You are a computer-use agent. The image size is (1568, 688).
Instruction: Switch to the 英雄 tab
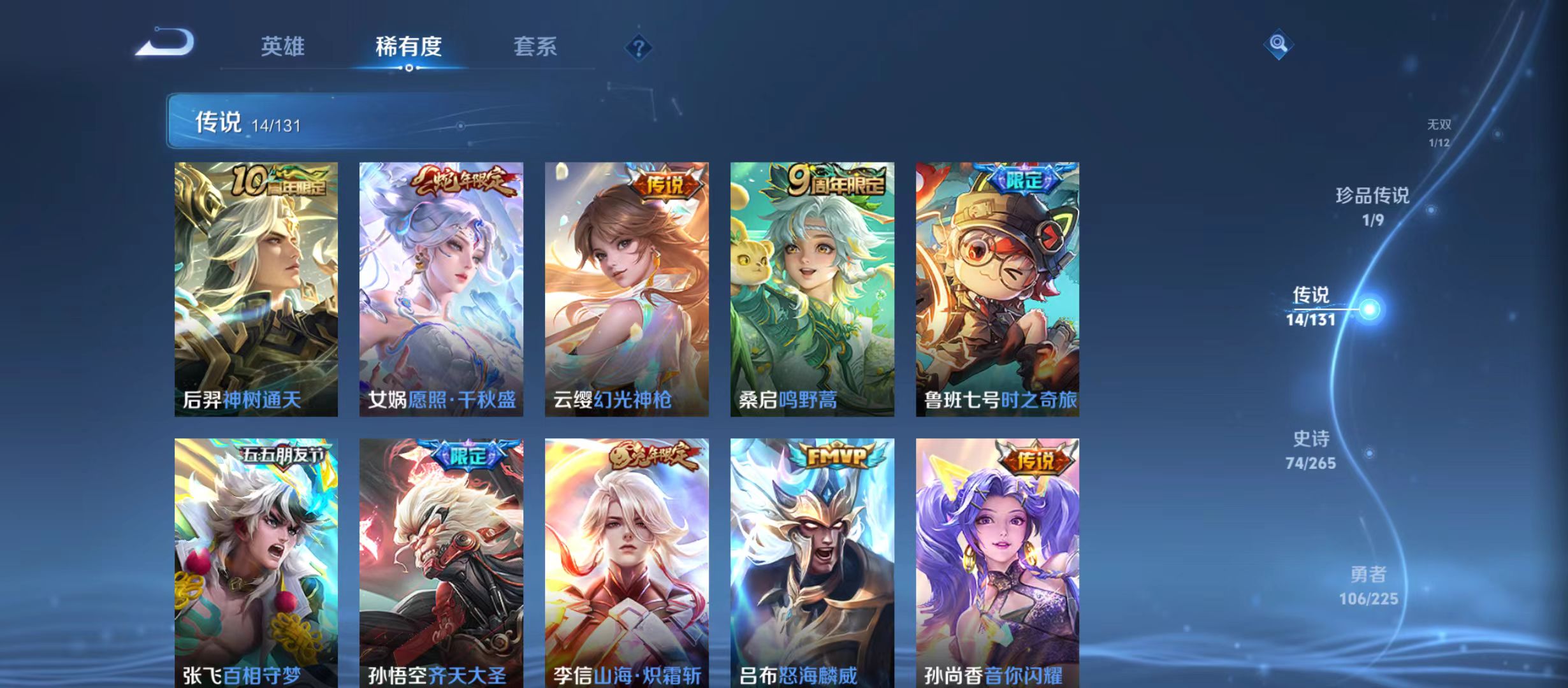[x=283, y=46]
